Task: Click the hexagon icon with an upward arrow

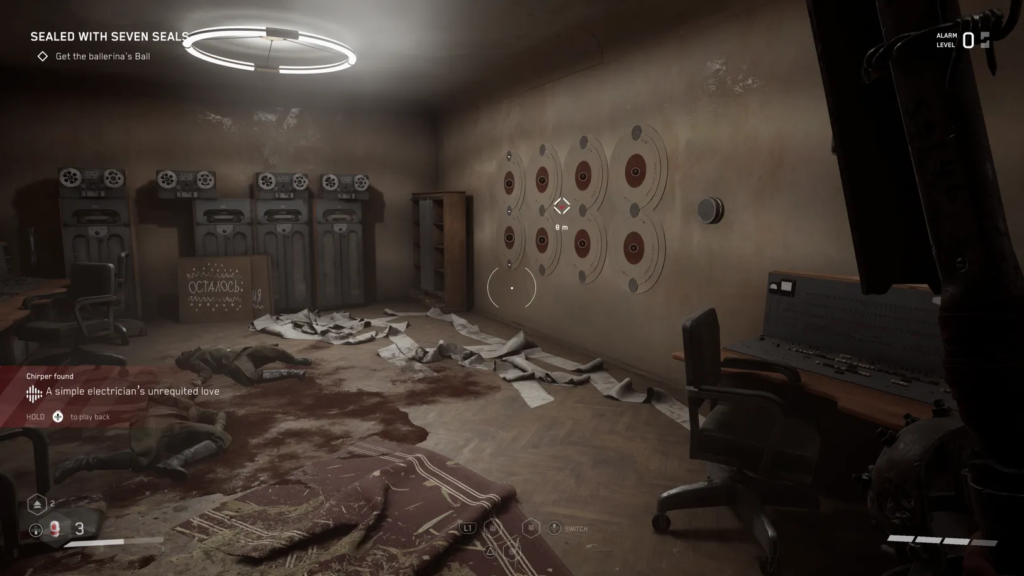Action: pos(35,505)
